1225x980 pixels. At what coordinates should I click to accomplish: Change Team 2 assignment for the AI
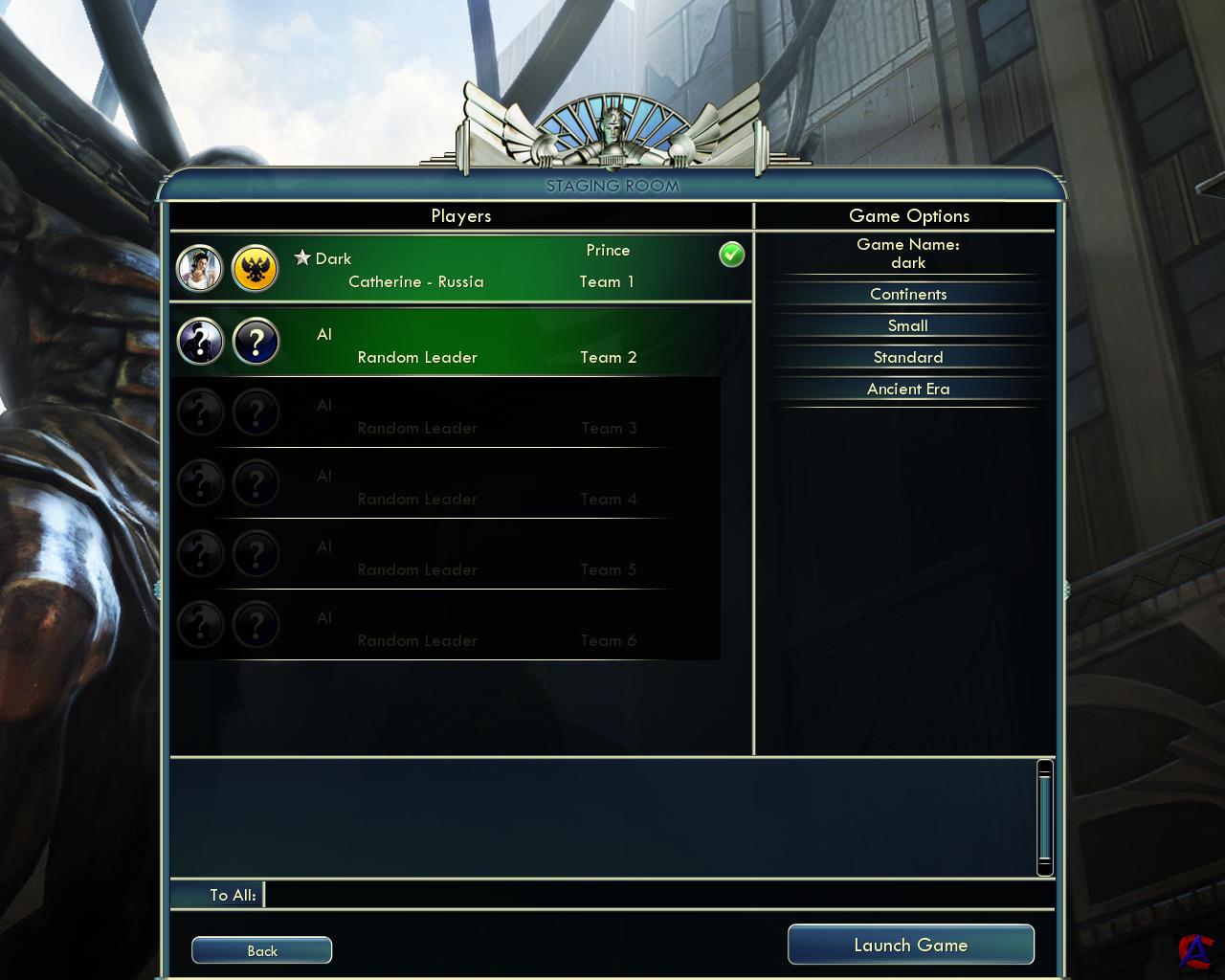click(x=608, y=358)
